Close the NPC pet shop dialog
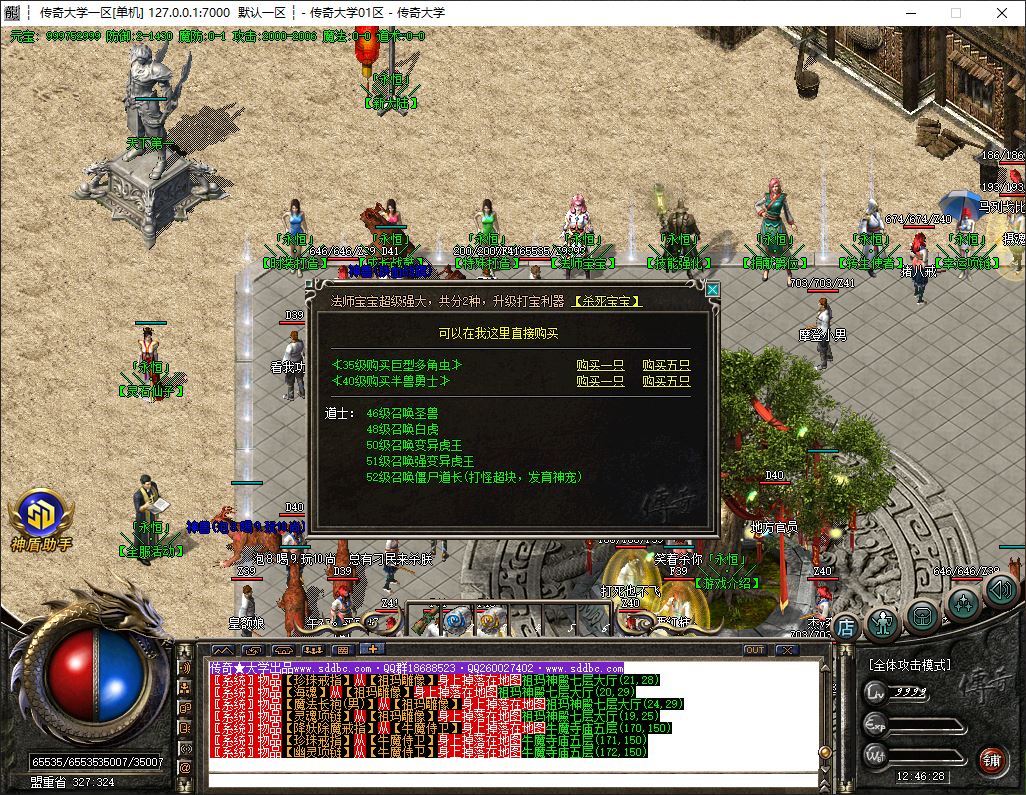The width and height of the screenshot is (1026, 795). point(712,290)
